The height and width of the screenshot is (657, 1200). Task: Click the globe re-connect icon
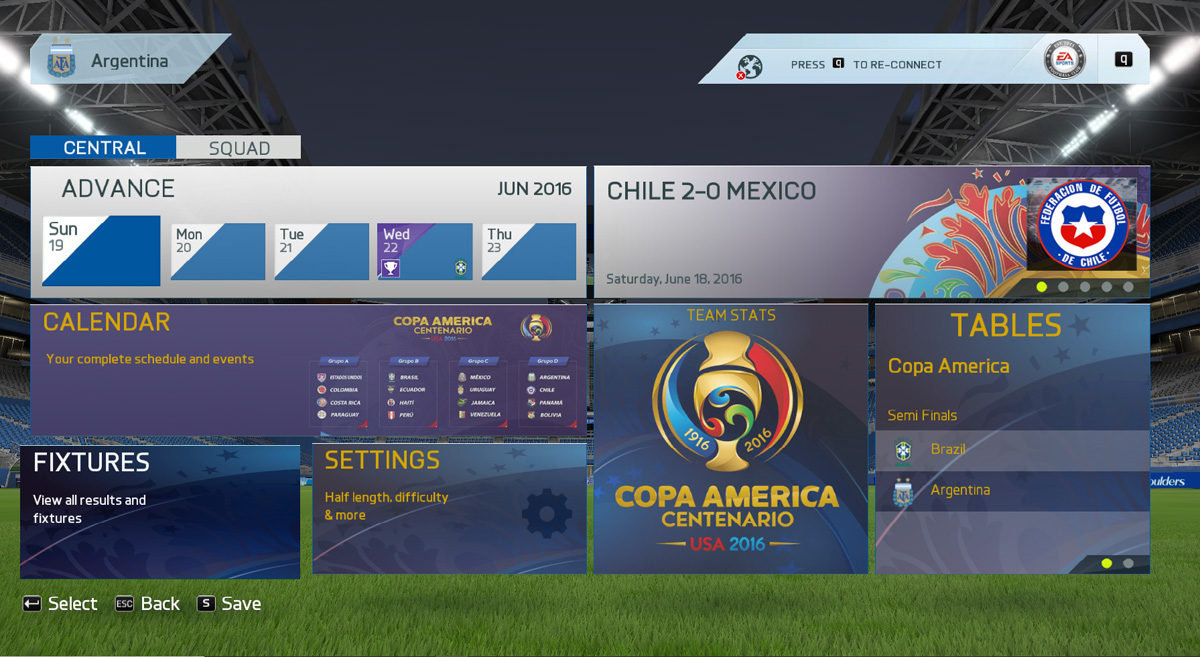749,66
